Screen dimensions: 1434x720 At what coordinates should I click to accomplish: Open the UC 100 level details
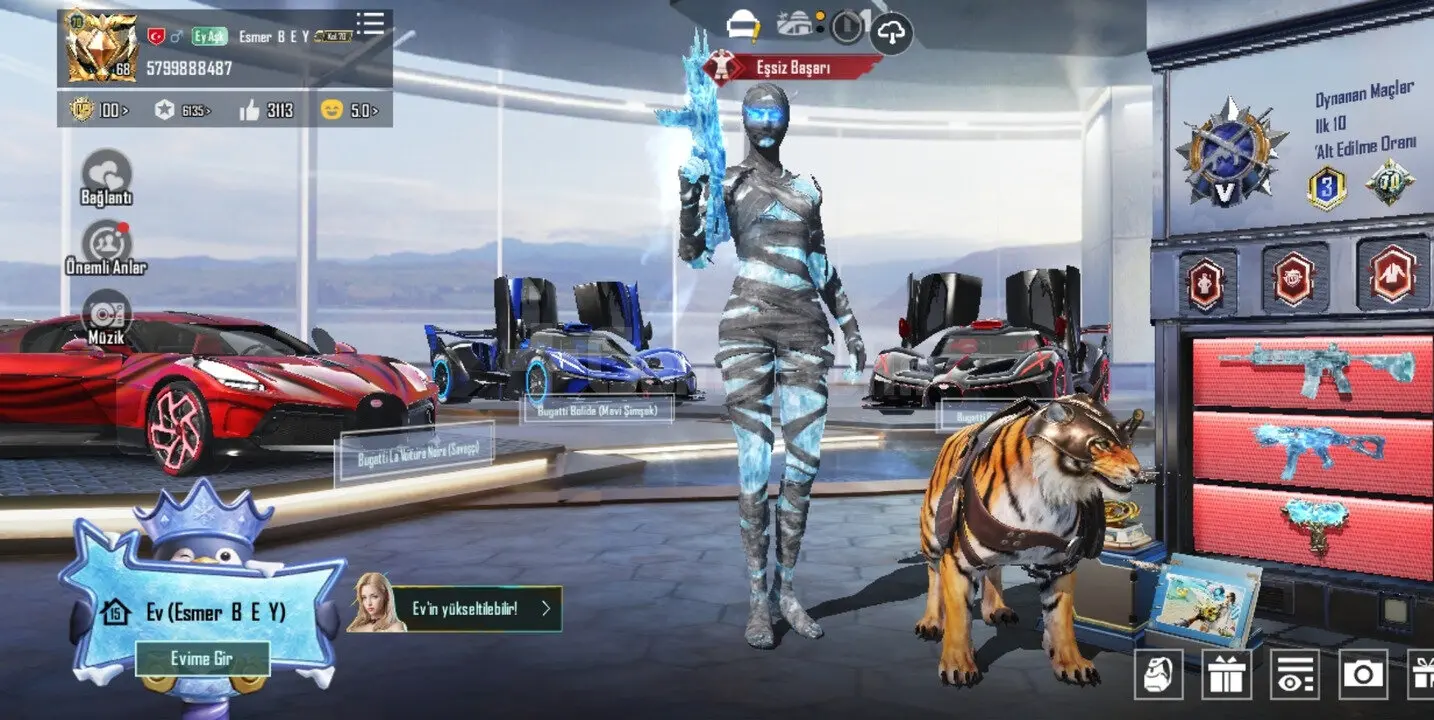coord(99,110)
